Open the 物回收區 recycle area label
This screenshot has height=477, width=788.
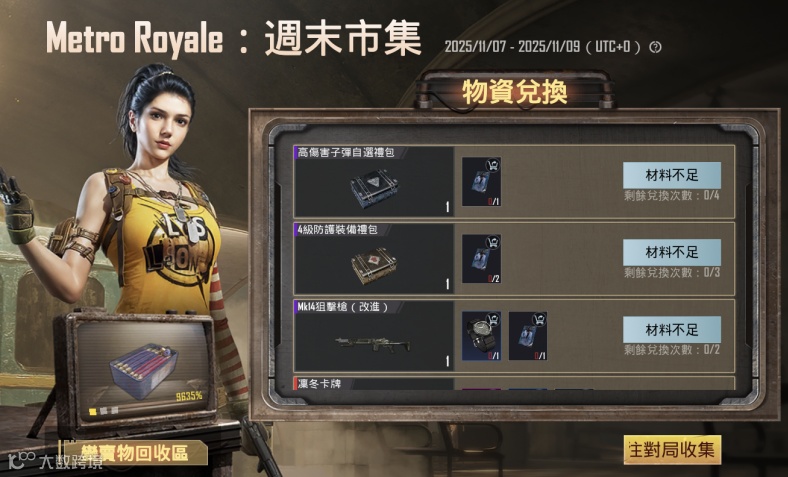[134, 453]
